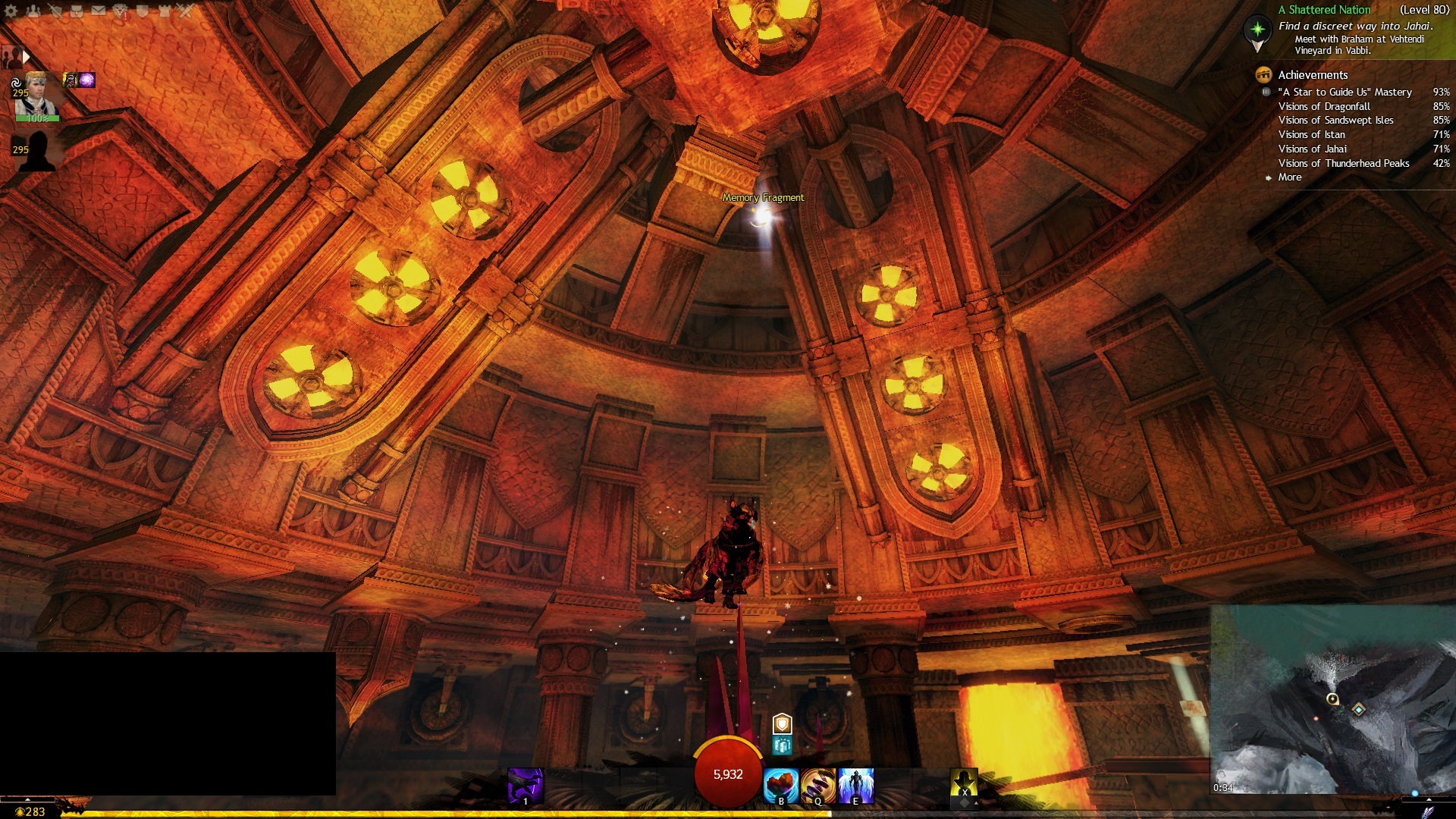The height and width of the screenshot is (819, 1456).
Task: Open the inventory bag icon
Action: 77,11
